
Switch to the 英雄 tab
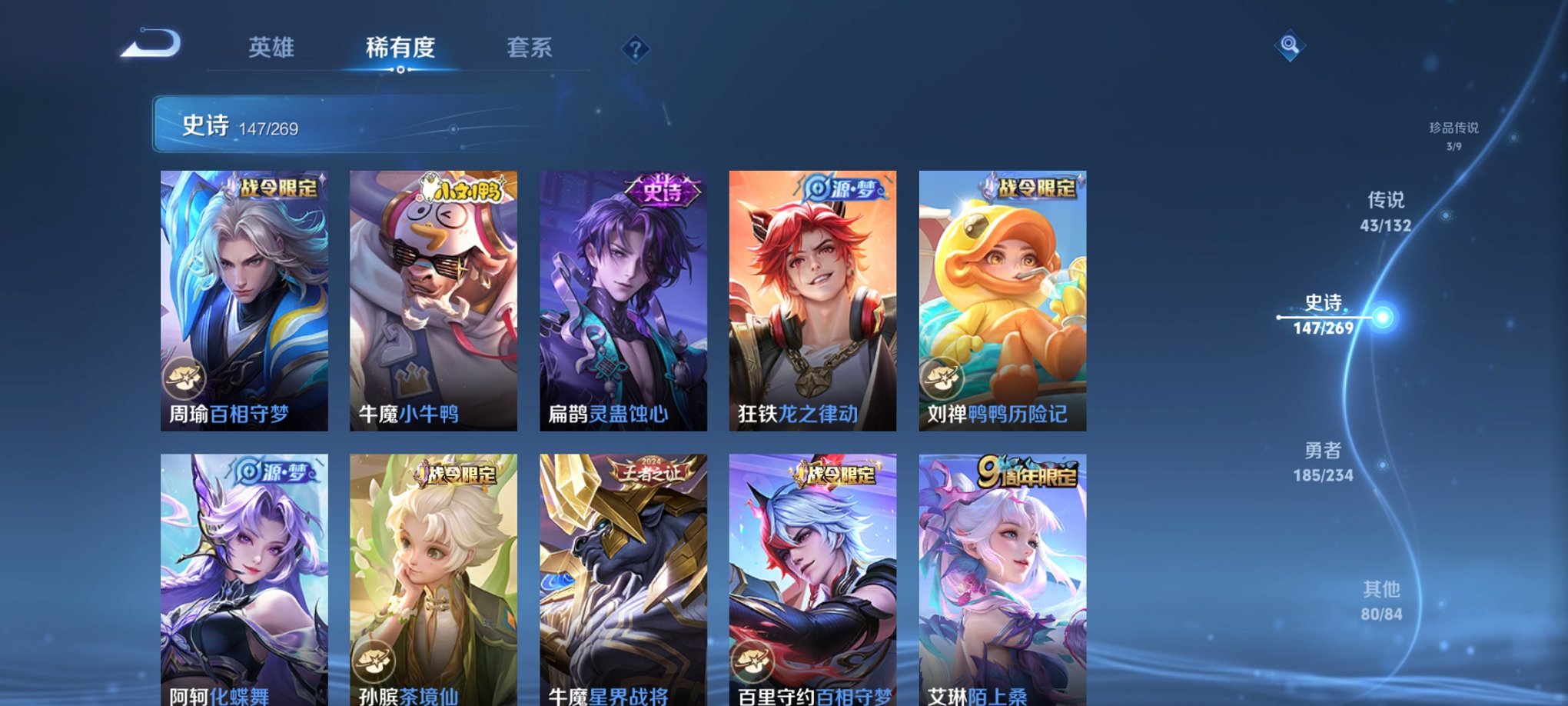pyautogui.click(x=273, y=48)
